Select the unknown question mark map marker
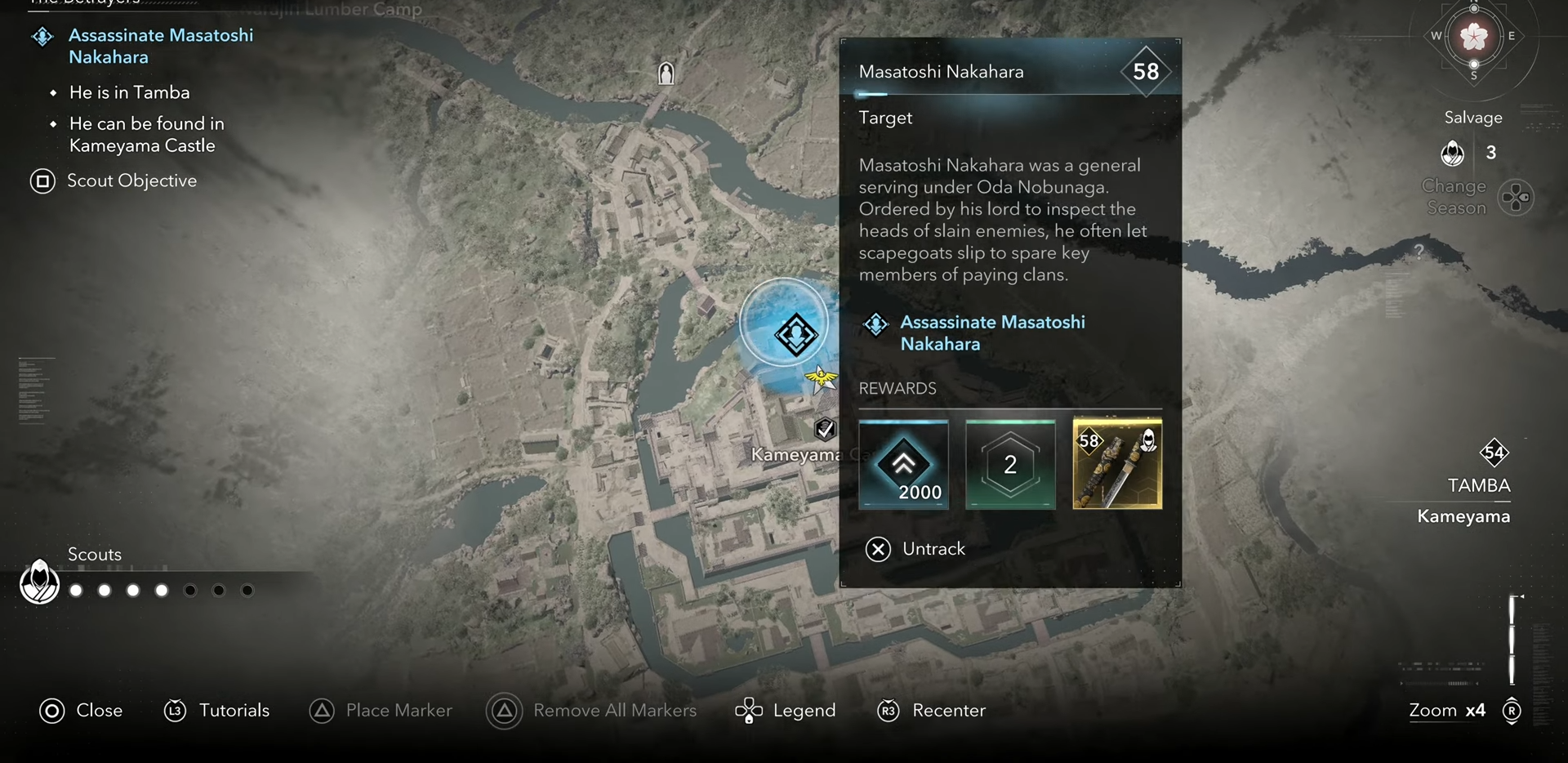The height and width of the screenshot is (763, 1568). point(1419,251)
